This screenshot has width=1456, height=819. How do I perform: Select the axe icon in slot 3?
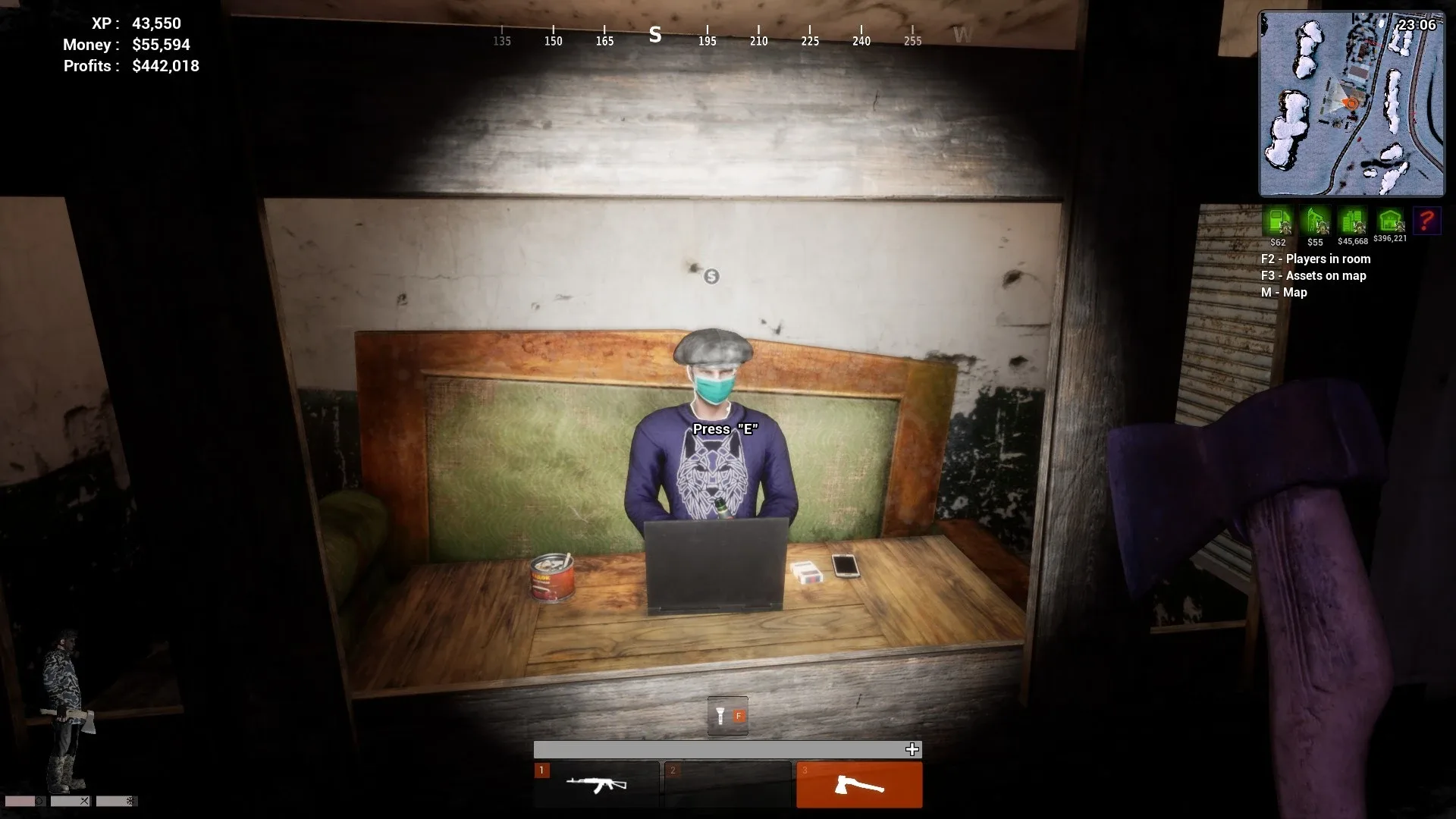(x=858, y=785)
